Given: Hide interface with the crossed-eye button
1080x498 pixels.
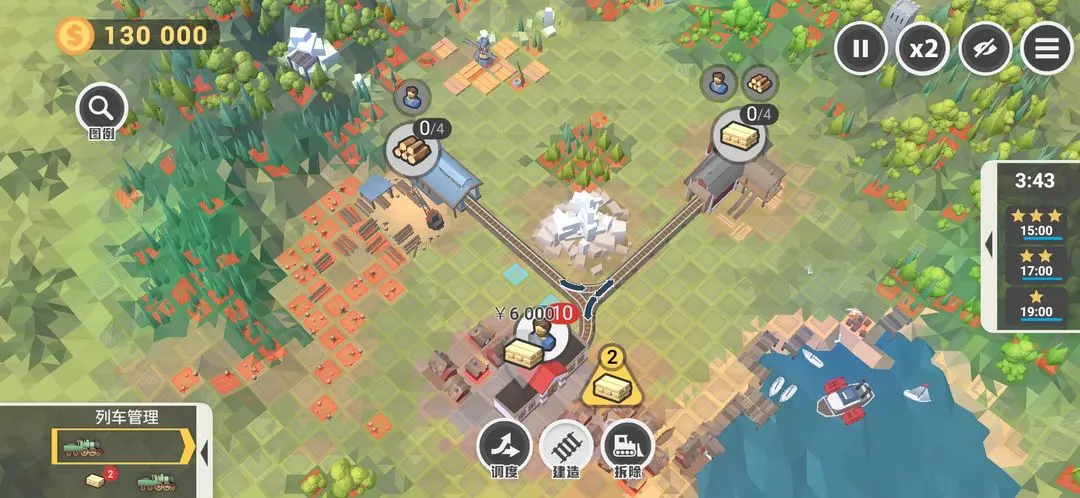Looking at the screenshot, I should click(x=985, y=48).
